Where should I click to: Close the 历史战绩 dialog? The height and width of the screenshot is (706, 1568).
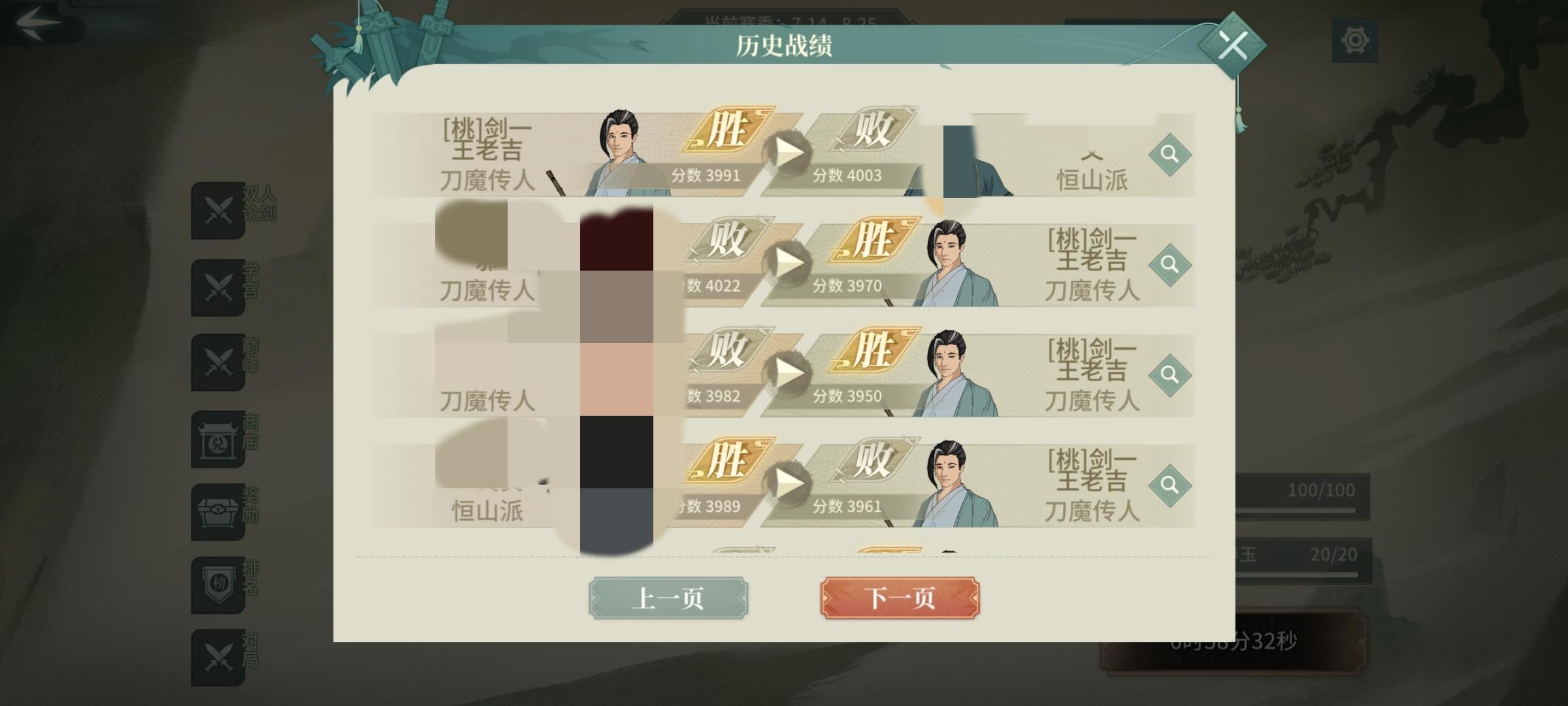(1233, 44)
